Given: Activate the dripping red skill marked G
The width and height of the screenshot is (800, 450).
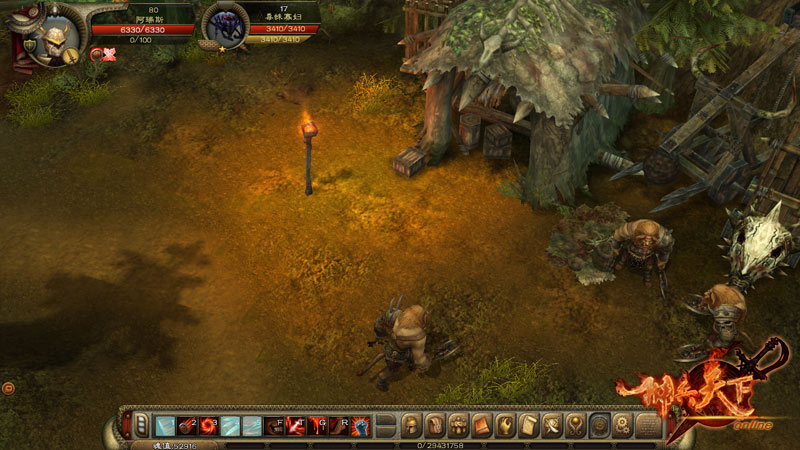Looking at the screenshot, I should pos(318,426).
